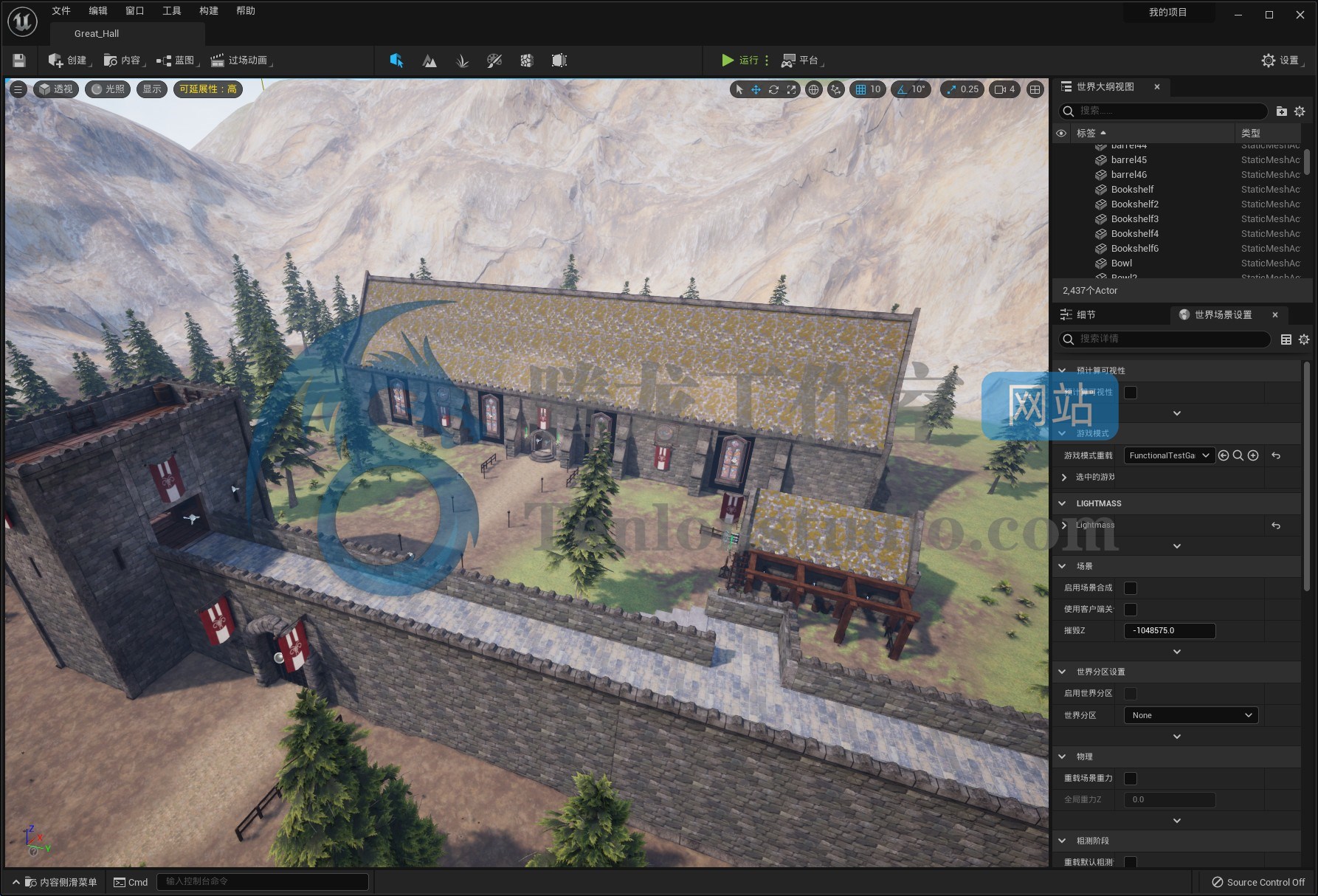
Task: Select the Bookshelf2 actor in outliner
Action: click(x=1134, y=204)
